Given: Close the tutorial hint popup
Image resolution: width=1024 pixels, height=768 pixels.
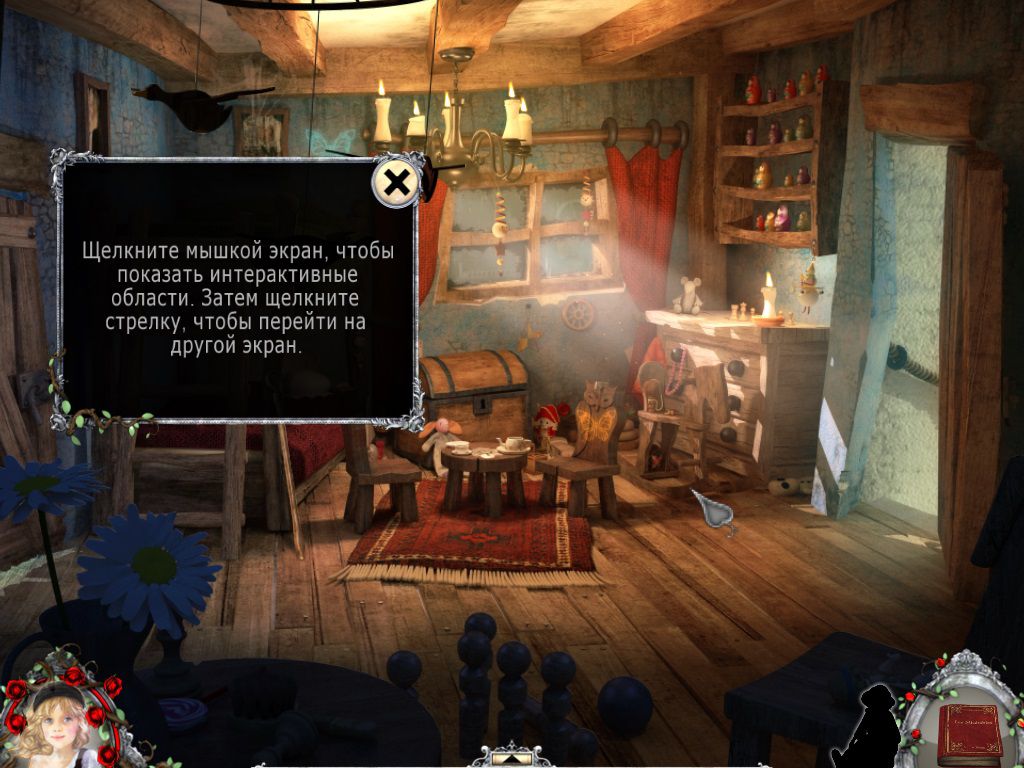Looking at the screenshot, I should click(397, 183).
